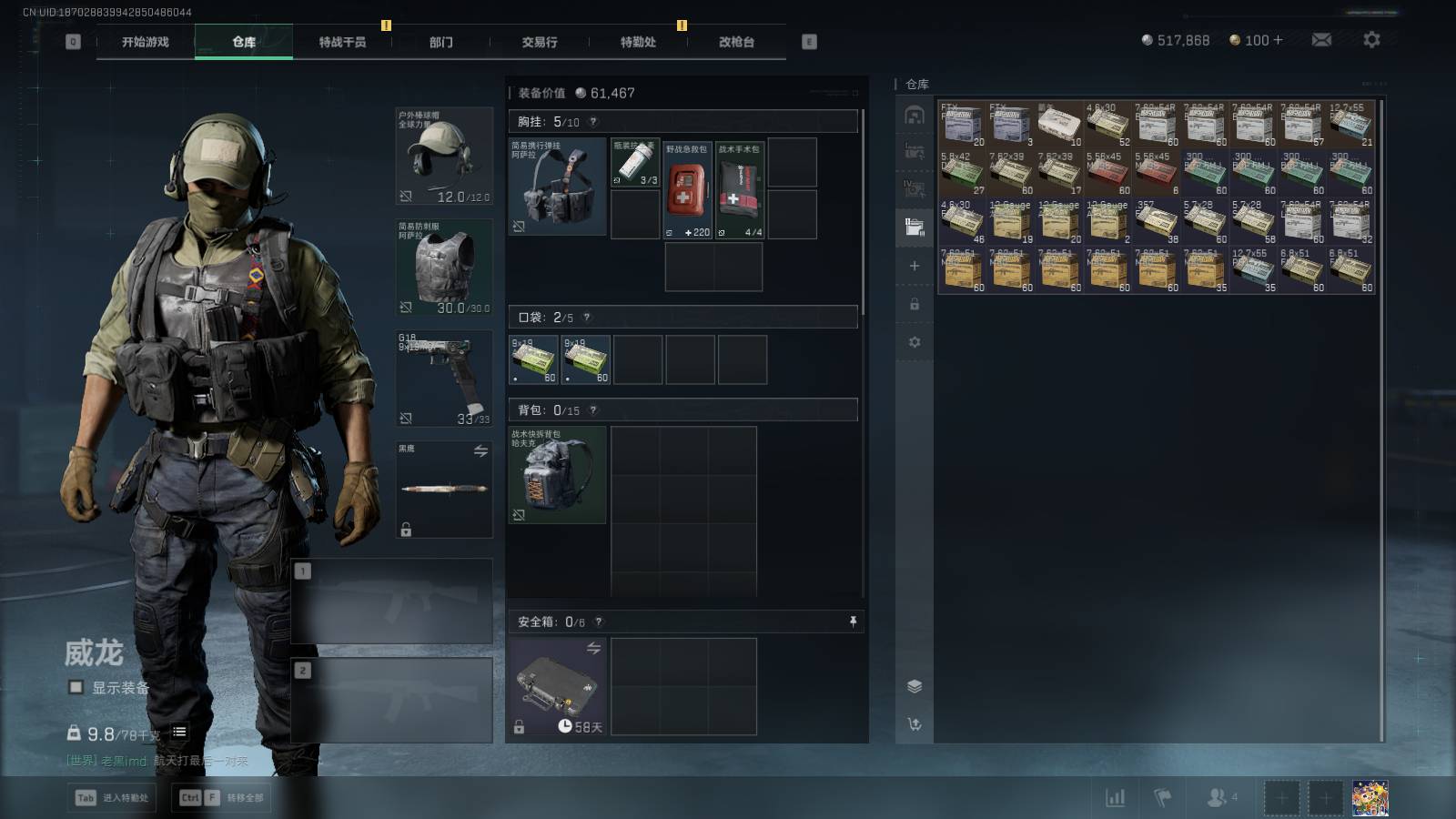Open the 改枪台 gunsmith tab

(736, 42)
